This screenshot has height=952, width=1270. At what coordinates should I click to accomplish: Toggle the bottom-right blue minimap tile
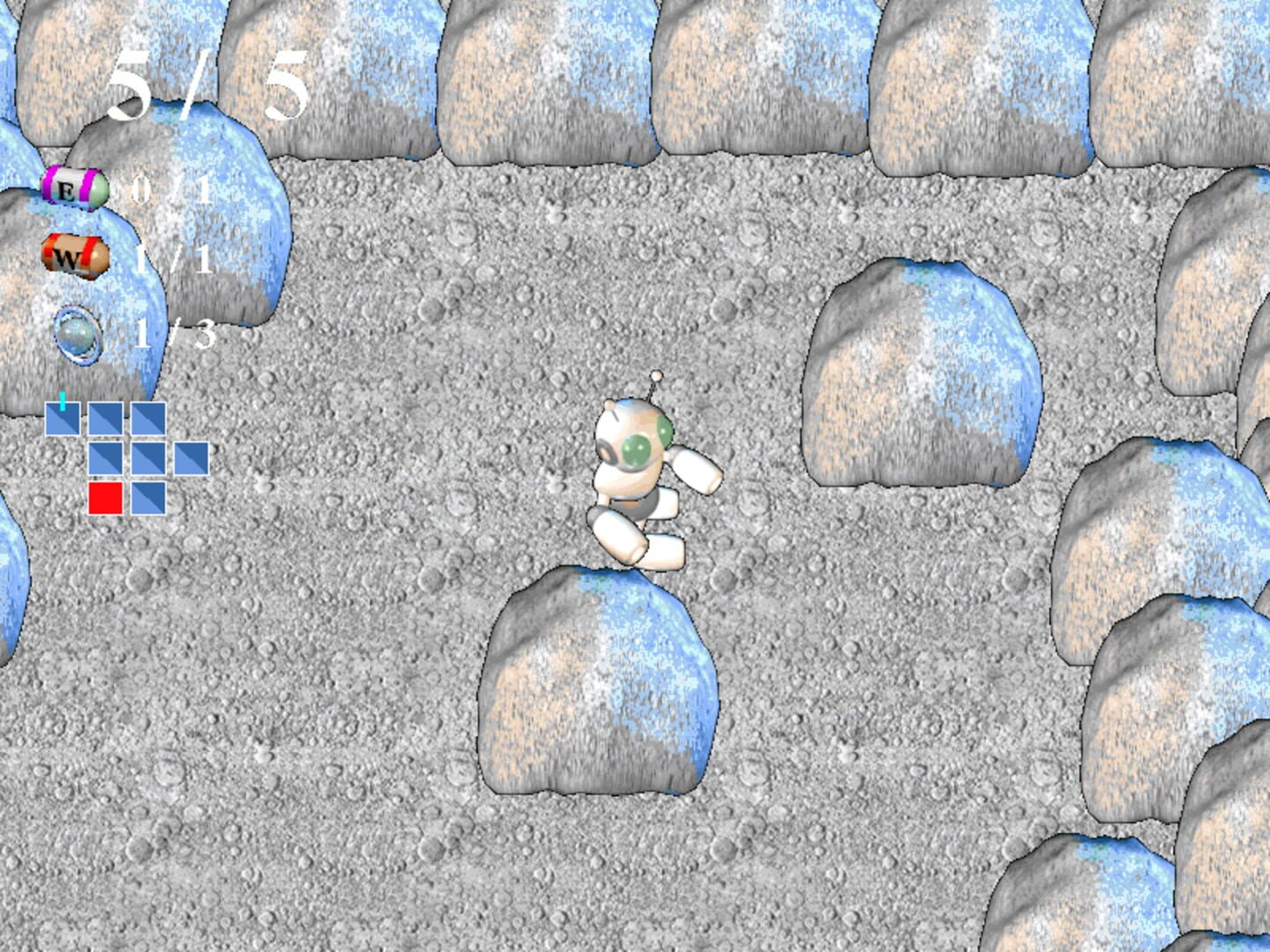point(148,499)
